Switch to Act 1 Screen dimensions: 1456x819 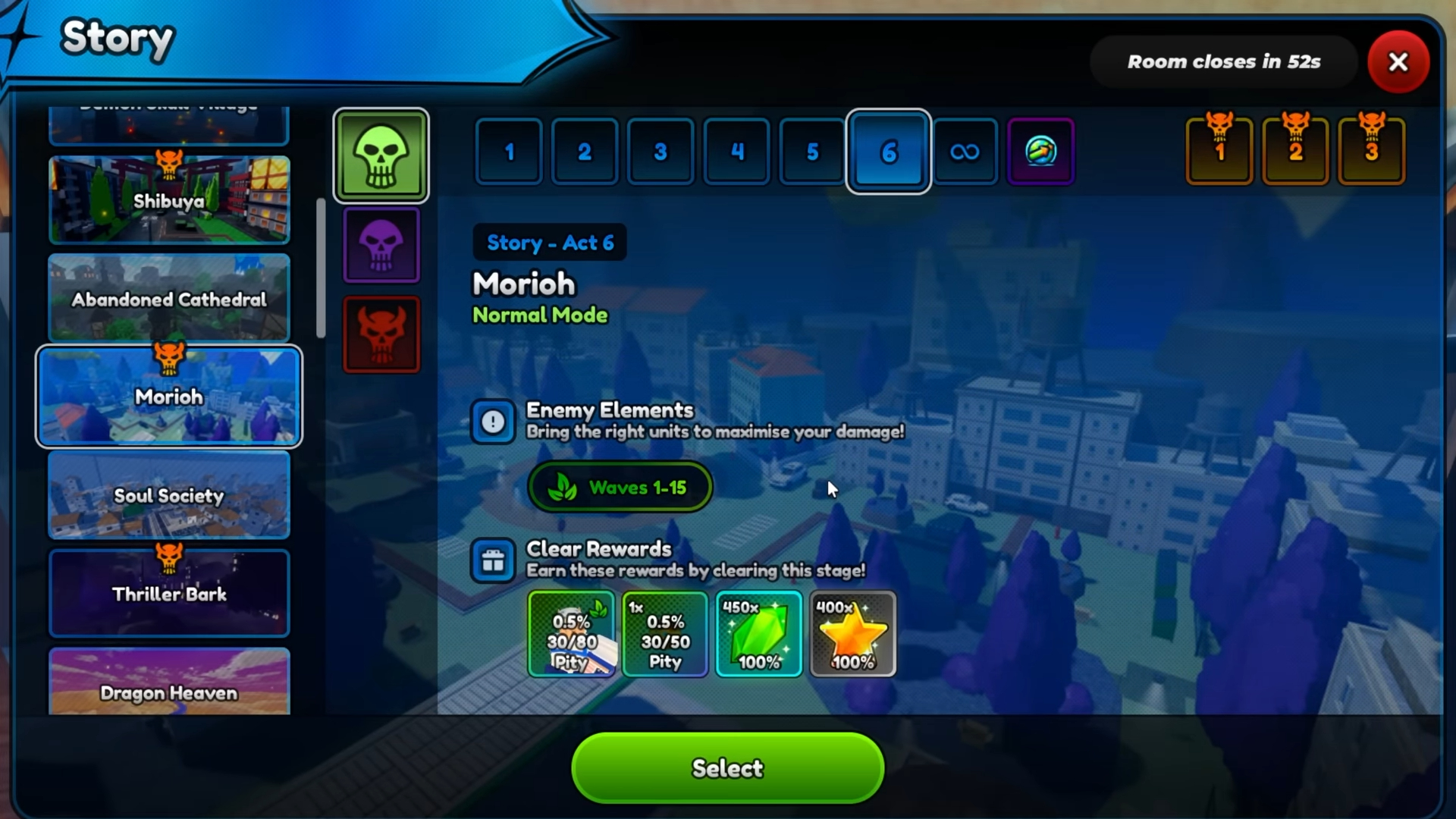pos(509,152)
